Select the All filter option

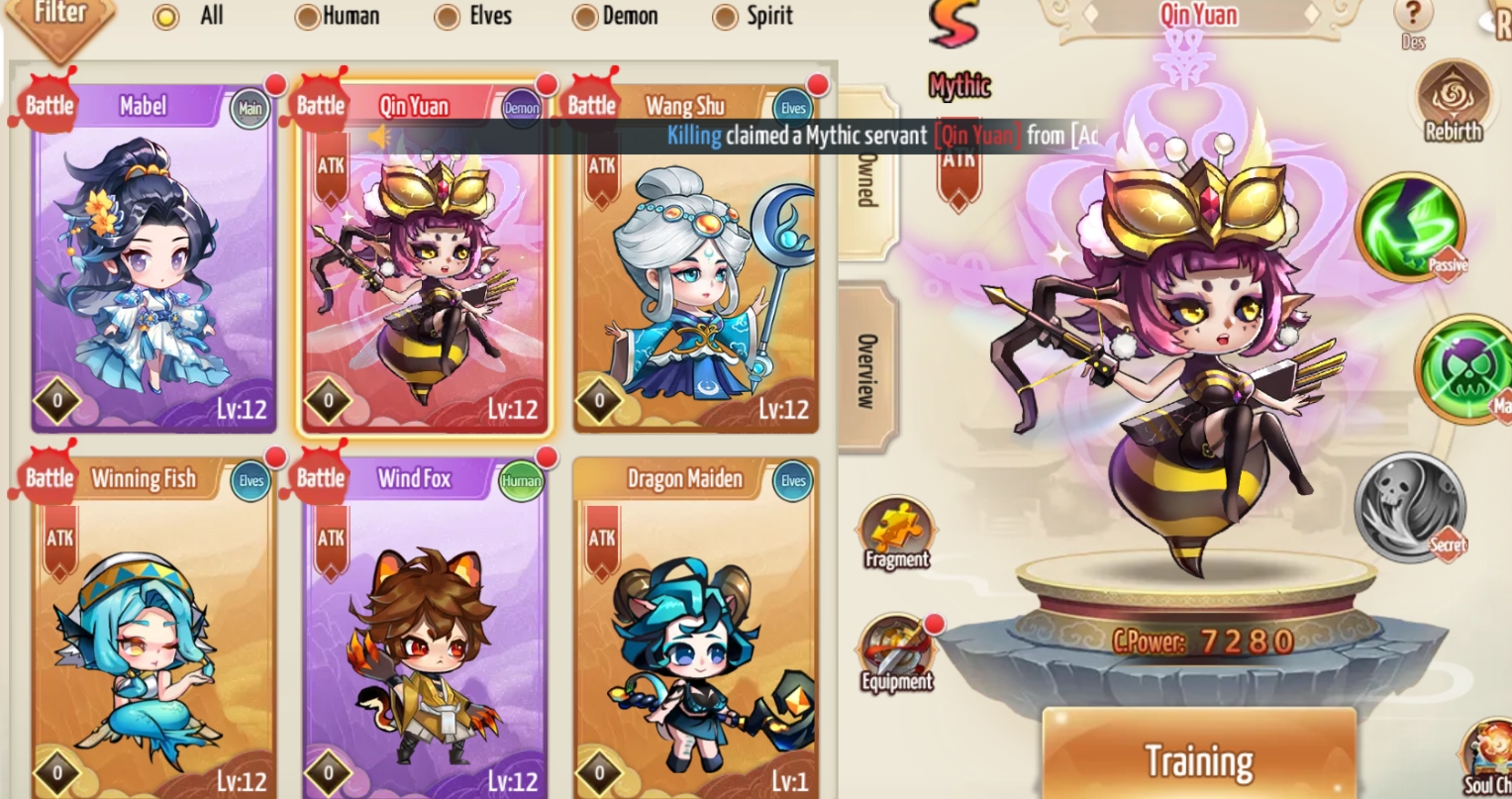(167, 17)
